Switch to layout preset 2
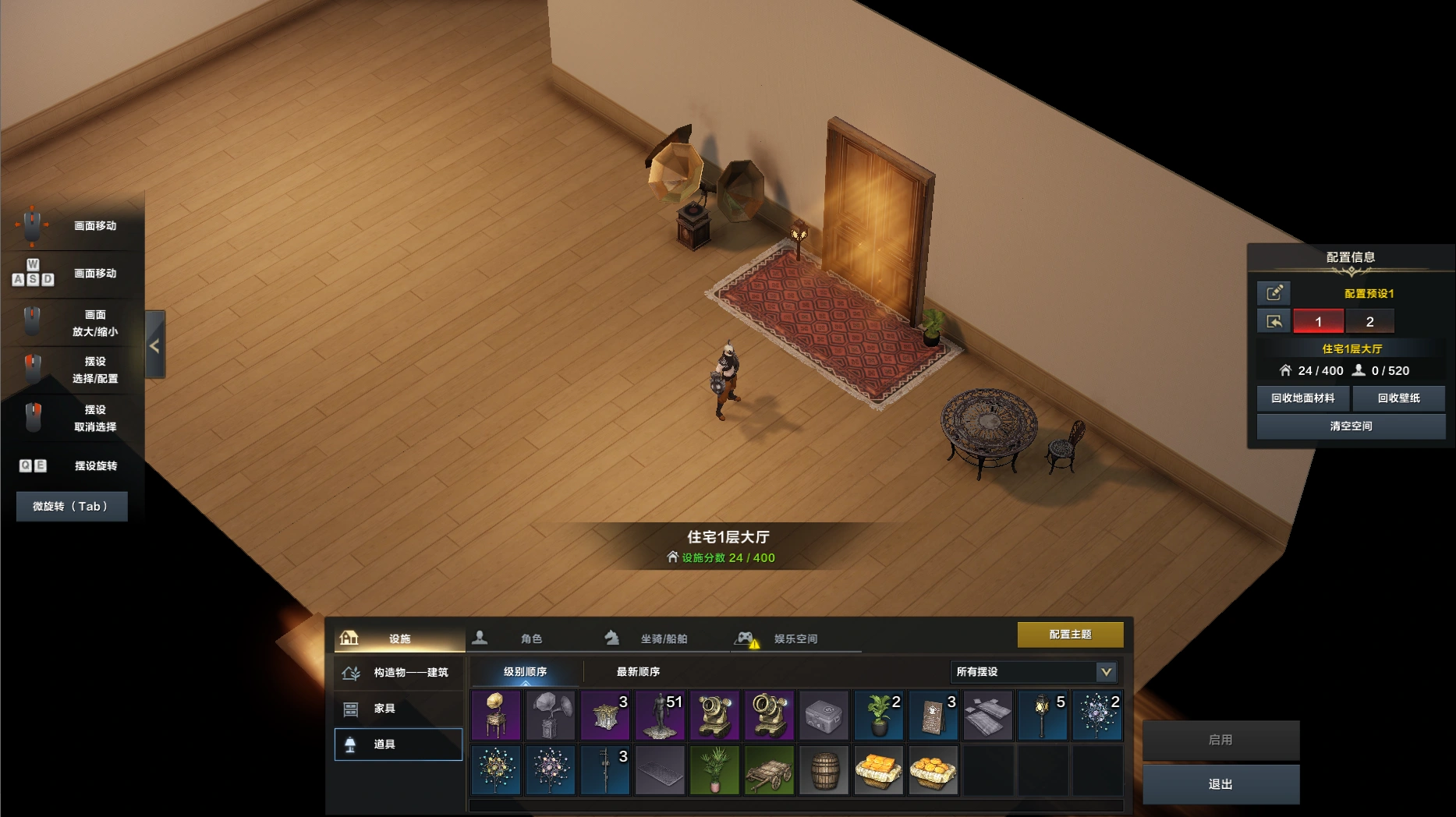Viewport: 1456px width, 817px height. [x=1369, y=321]
